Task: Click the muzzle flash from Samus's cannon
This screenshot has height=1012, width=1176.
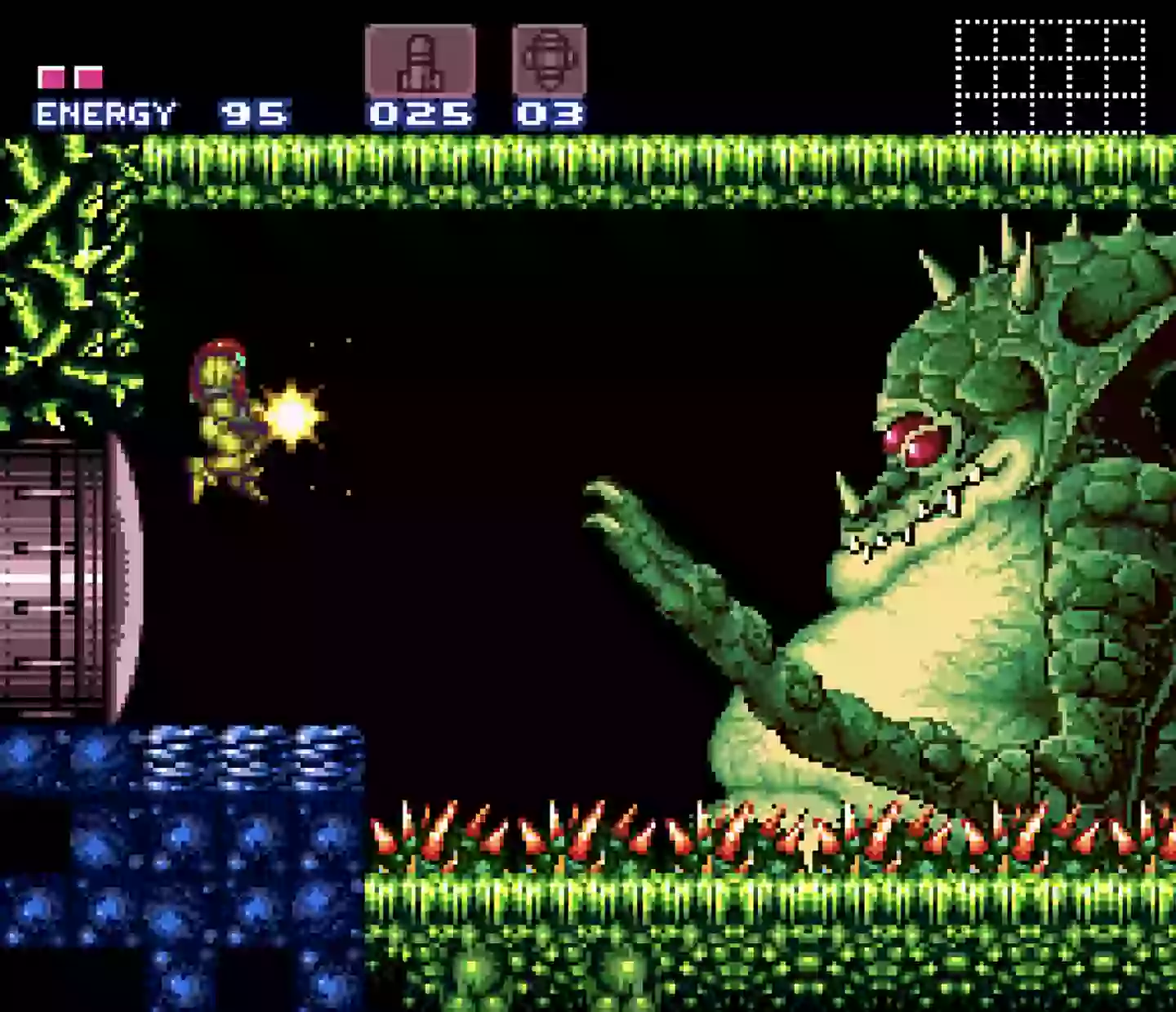Action: [292, 412]
